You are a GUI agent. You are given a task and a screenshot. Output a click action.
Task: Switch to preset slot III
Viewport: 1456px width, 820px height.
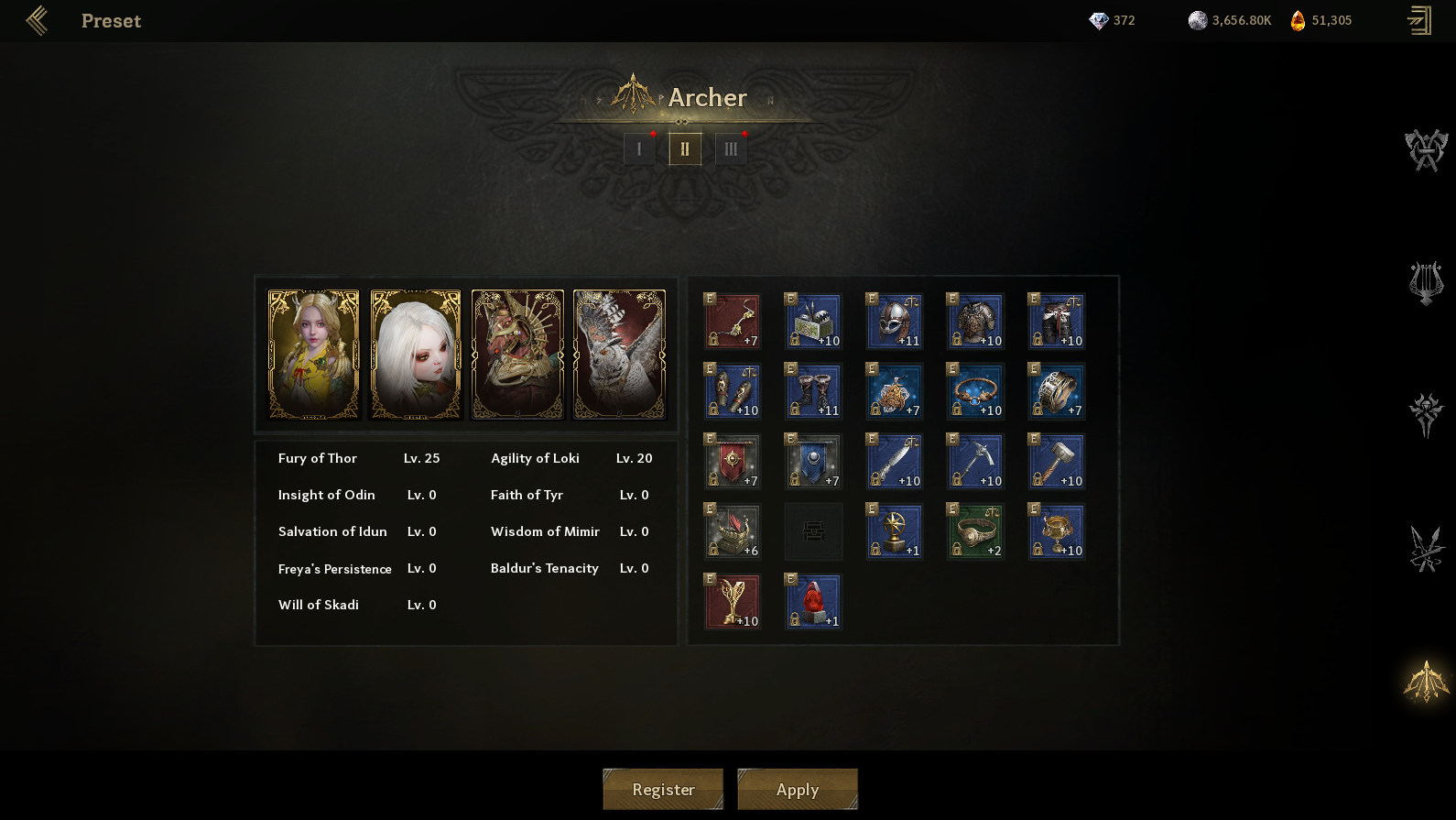(731, 148)
